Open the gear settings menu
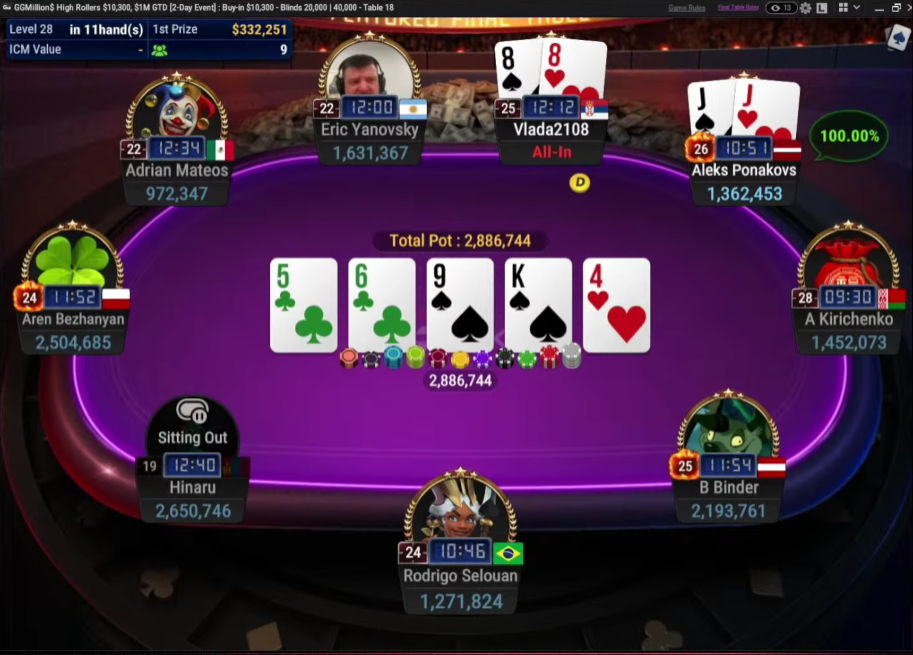This screenshot has width=913, height=655. tap(805, 8)
